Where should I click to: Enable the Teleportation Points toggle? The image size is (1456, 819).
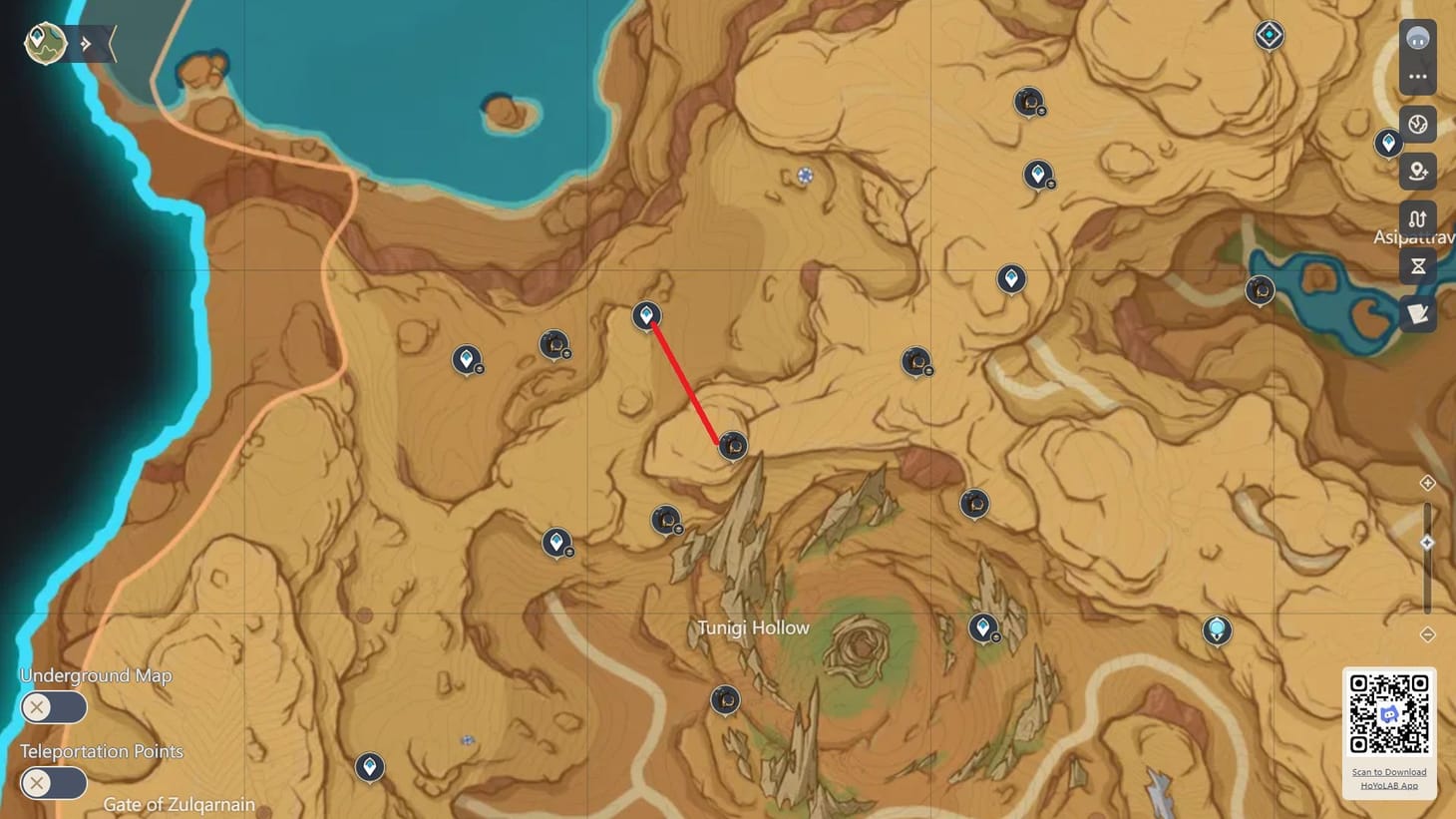(53, 783)
